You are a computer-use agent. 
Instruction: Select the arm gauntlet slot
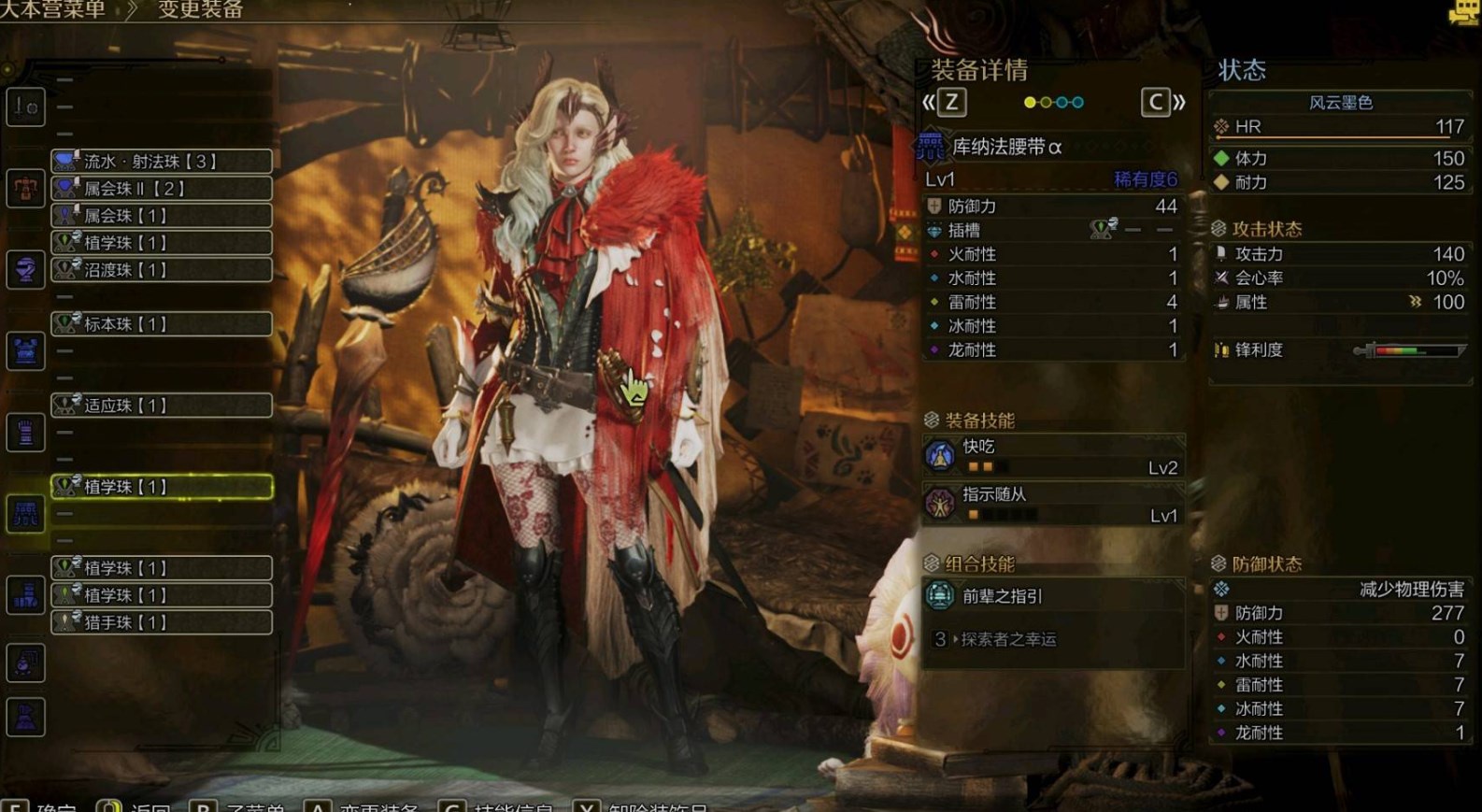(x=25, y=432)
